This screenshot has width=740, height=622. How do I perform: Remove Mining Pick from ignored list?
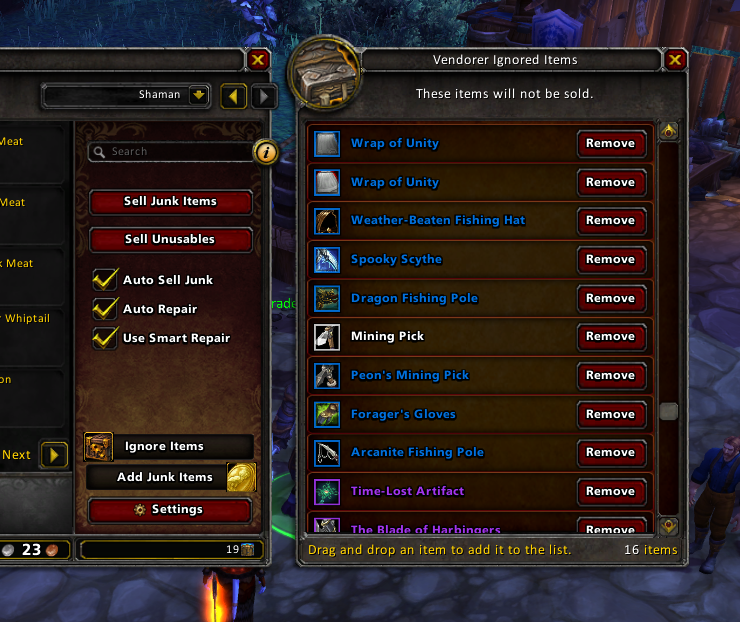point(610,336)
